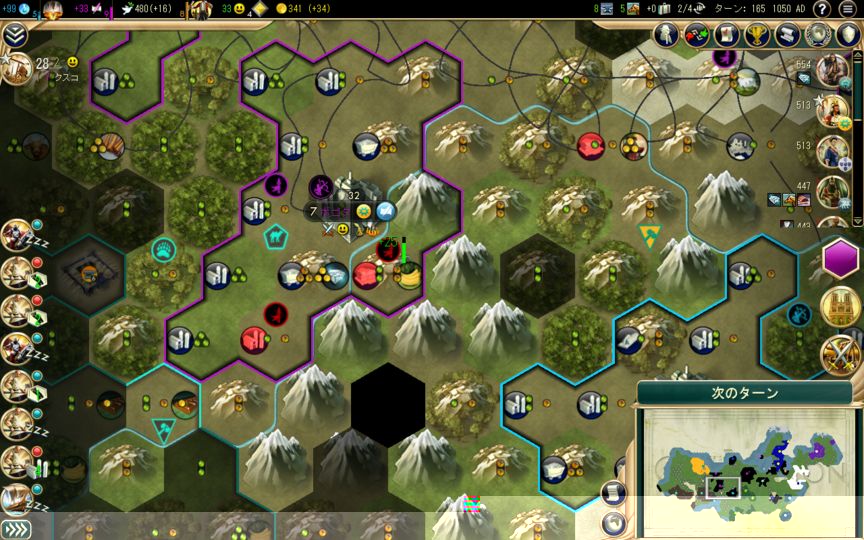The image size is (864, 540).
Task: Open the cathedral wonder notification
Action: click(x=840, y=308)
